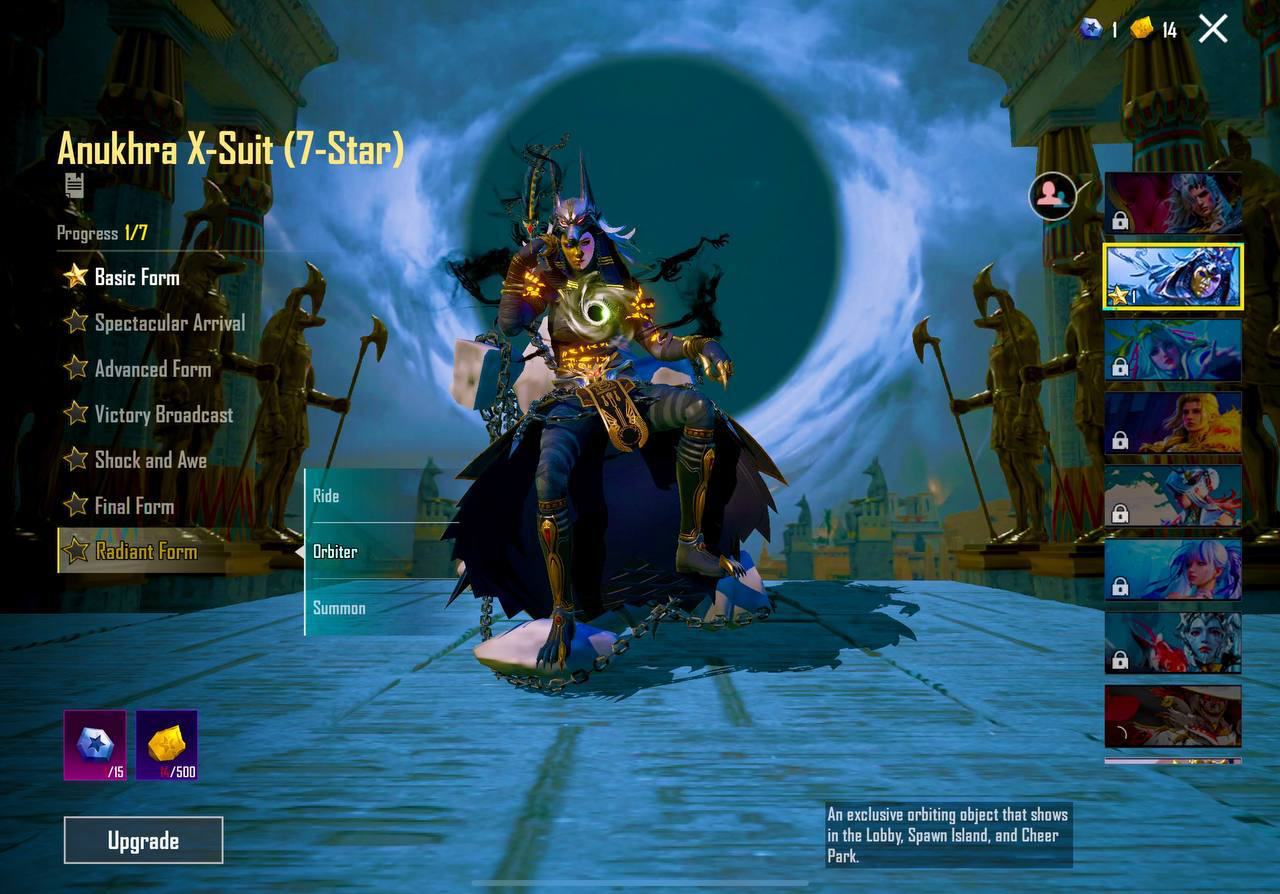The width and height of the screenshot is (1280, 894).
Task: Select the Final Form progress stage
Action: pos(131,506)
